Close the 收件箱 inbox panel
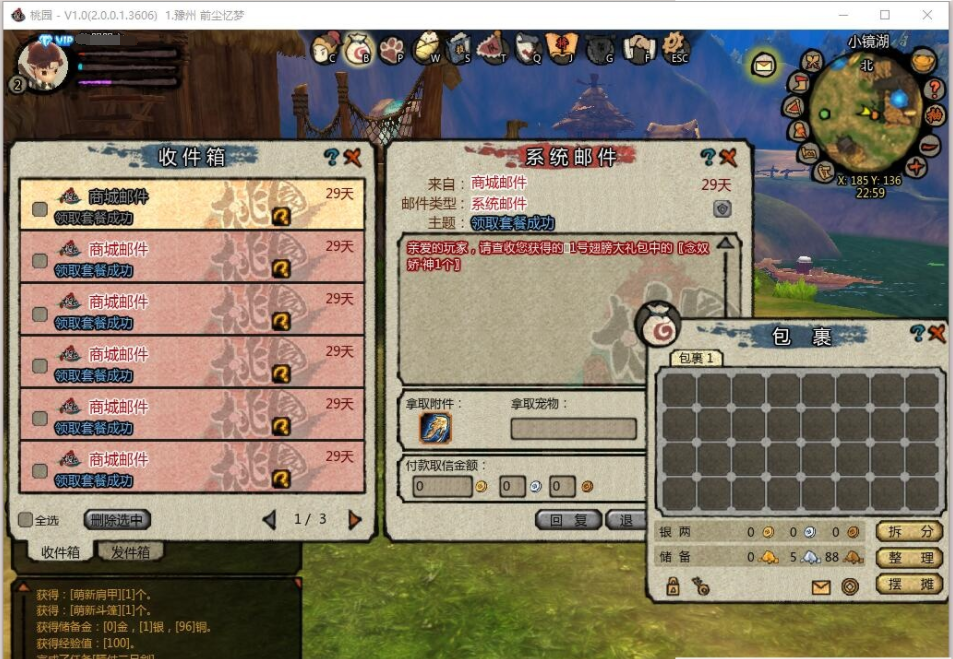This screenshot has width=953, height=659. click(352, 157)
